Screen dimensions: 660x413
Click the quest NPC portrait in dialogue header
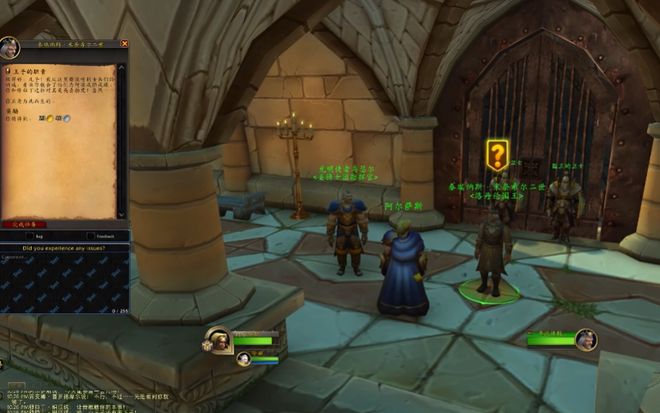point(10,48)
